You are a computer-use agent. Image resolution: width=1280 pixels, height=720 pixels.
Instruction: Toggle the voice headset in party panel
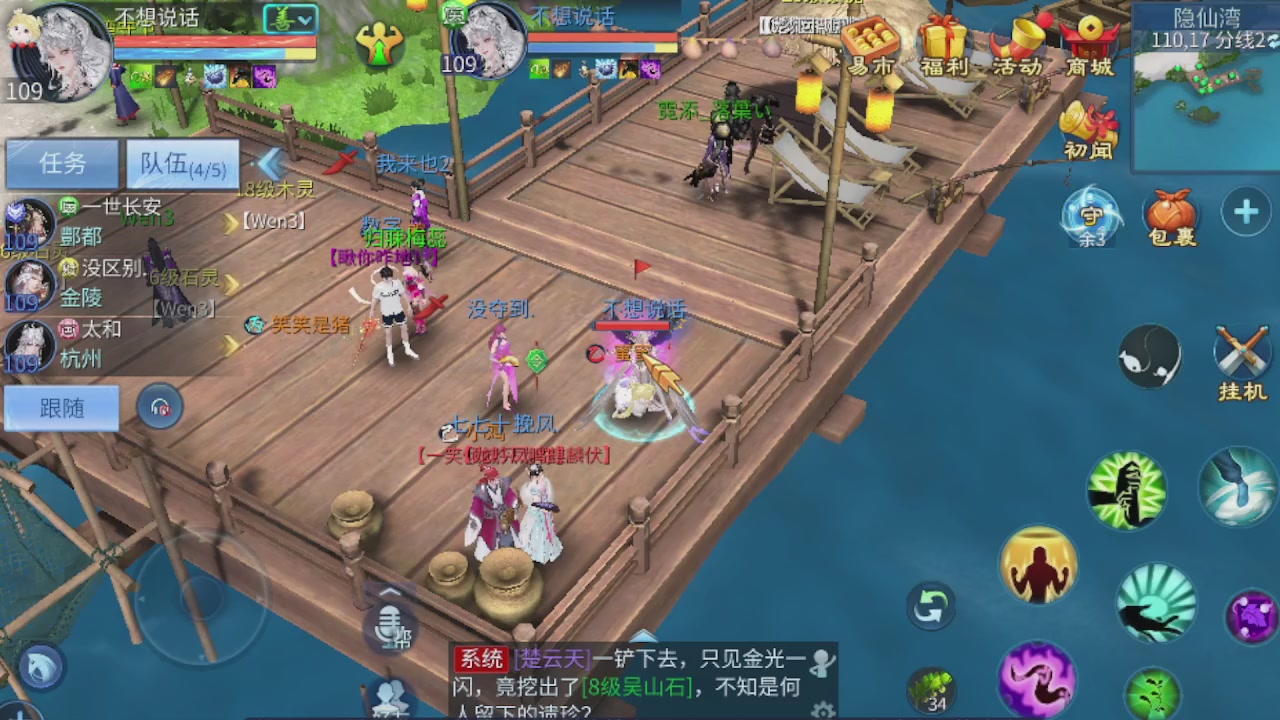[x=160, y=408]
